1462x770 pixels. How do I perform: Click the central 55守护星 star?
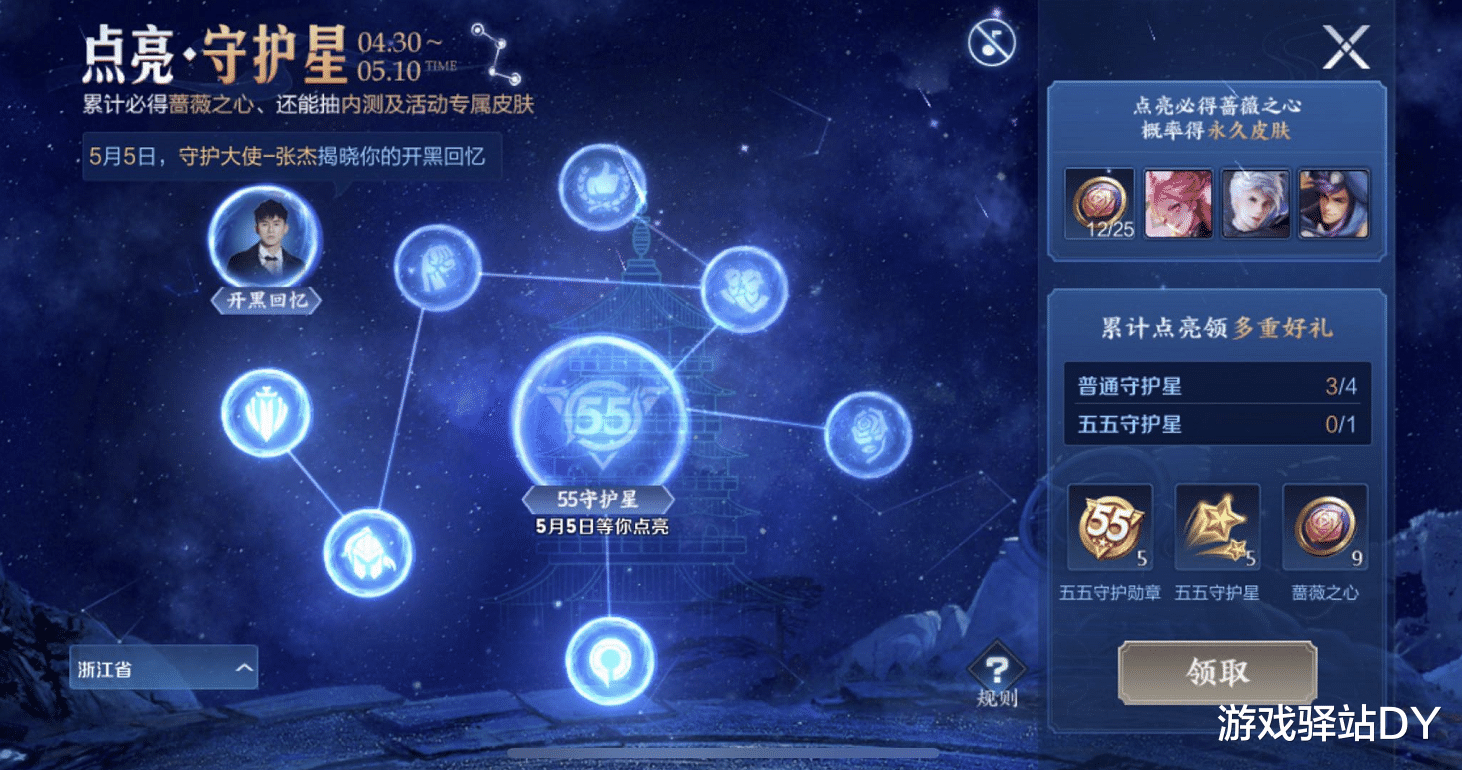click(600, 410)
